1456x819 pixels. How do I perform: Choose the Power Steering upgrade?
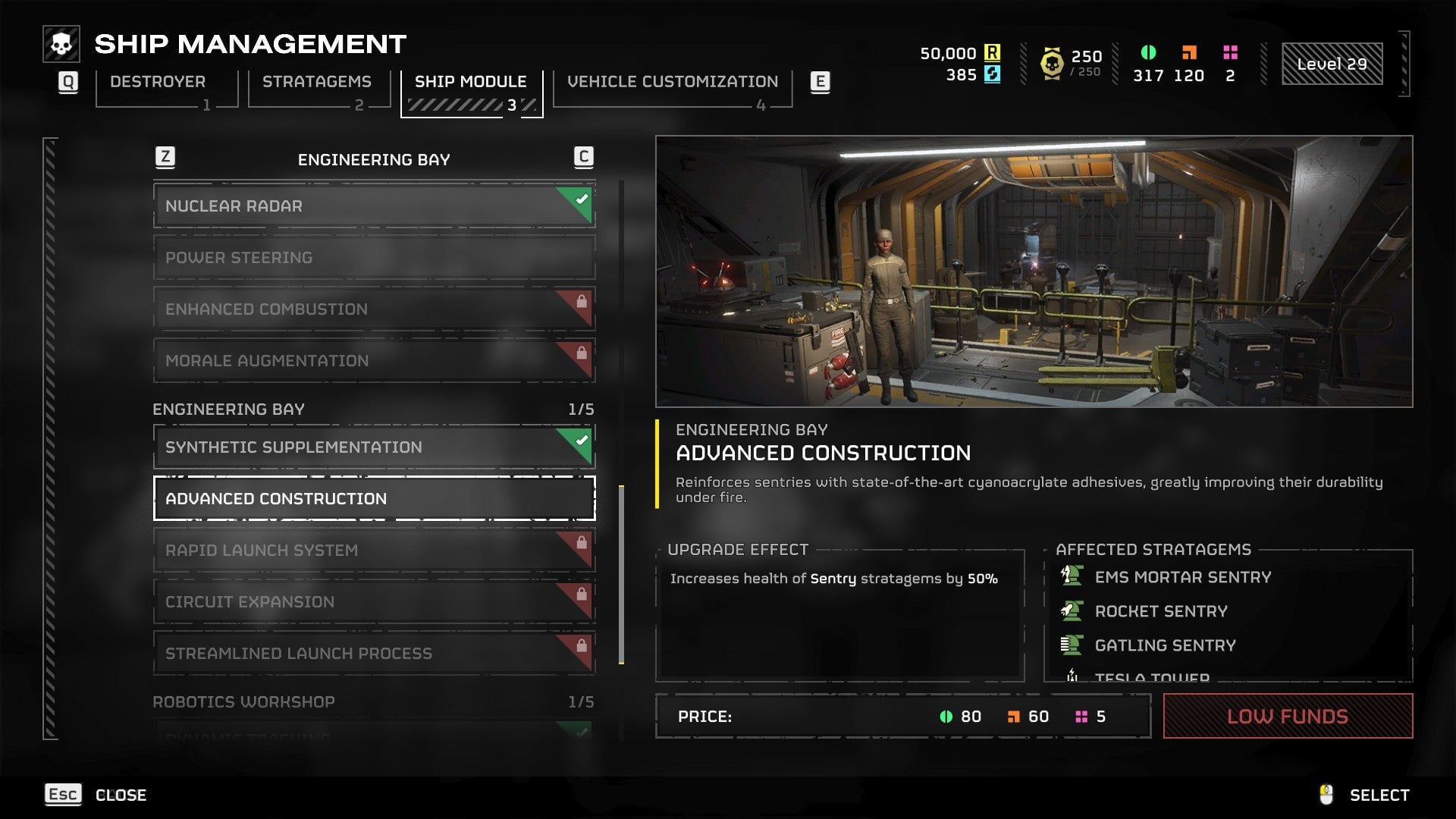click(374, 258)
